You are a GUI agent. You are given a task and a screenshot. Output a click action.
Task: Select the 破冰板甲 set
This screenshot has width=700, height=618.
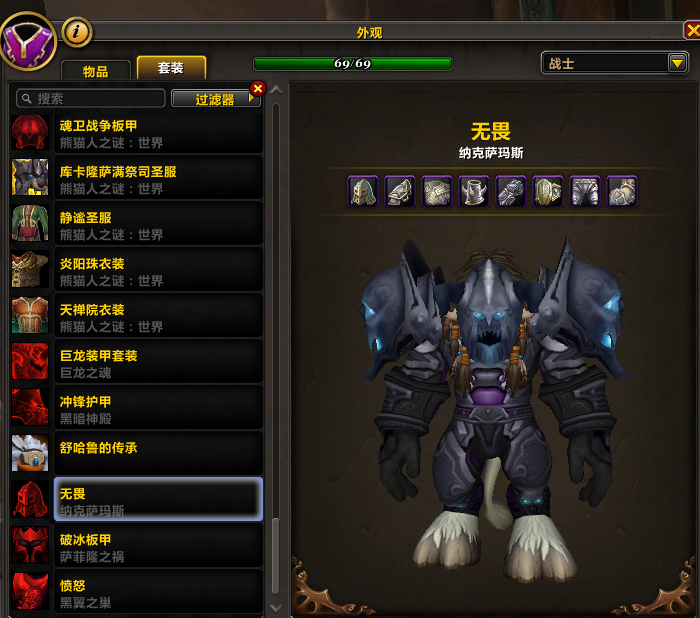[137, 547]
